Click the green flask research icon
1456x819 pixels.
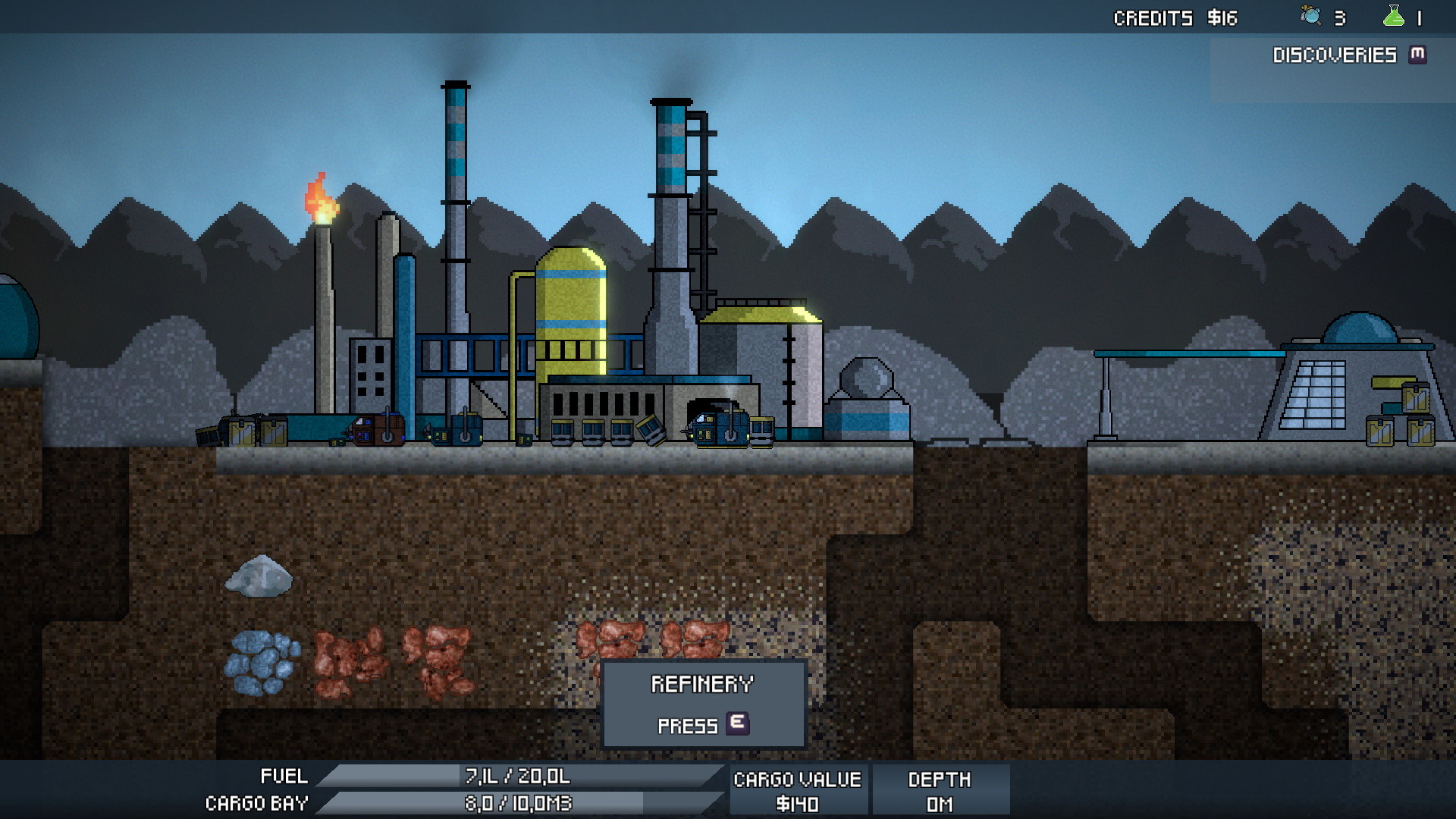[x=1393, y=17]
